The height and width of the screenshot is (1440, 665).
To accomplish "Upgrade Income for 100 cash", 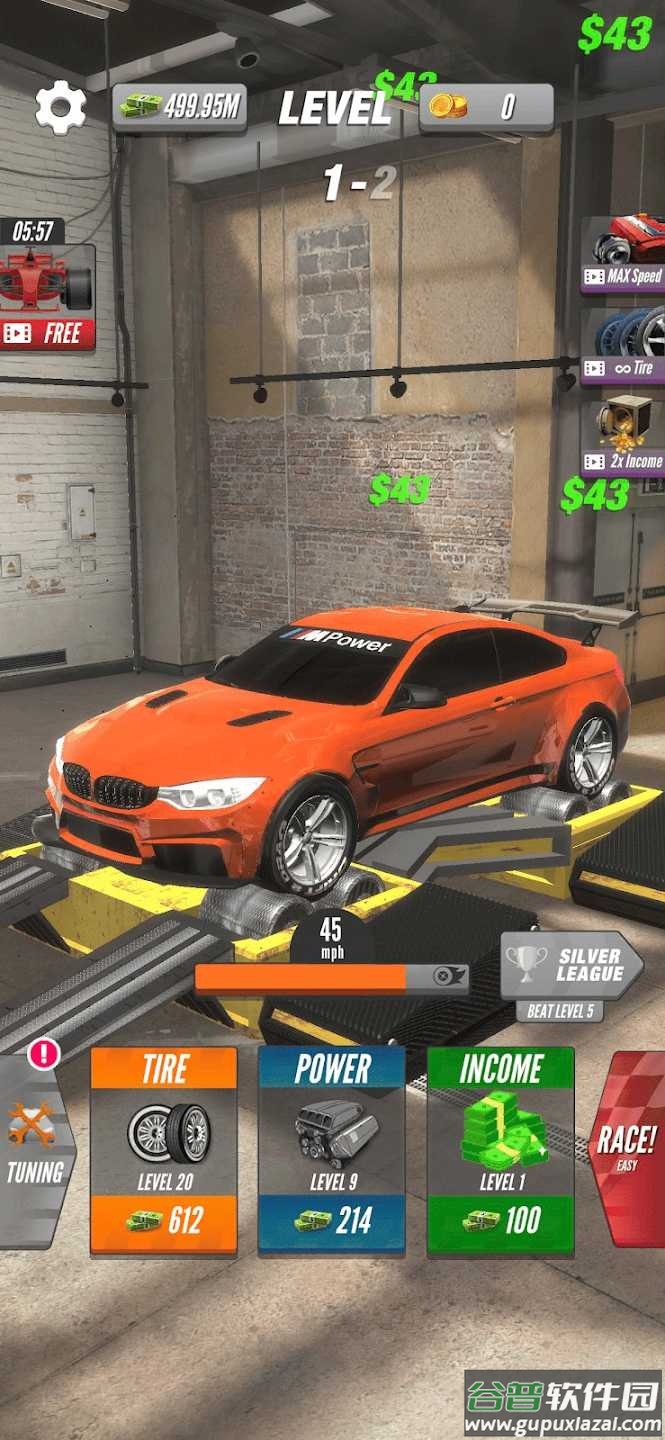I will pos(500,1150).
